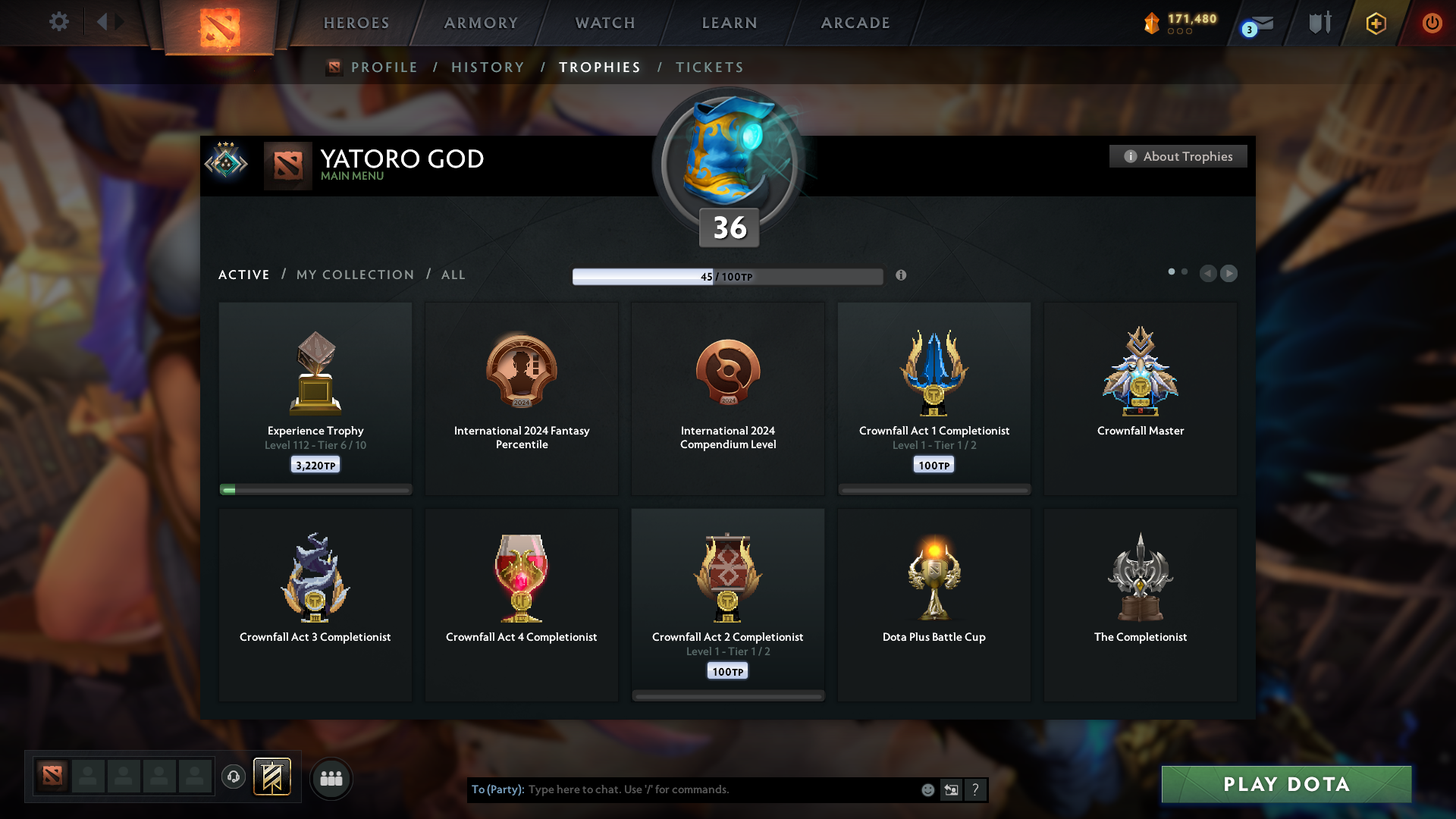Click the armory shield and sword icon

point(1319,23)
